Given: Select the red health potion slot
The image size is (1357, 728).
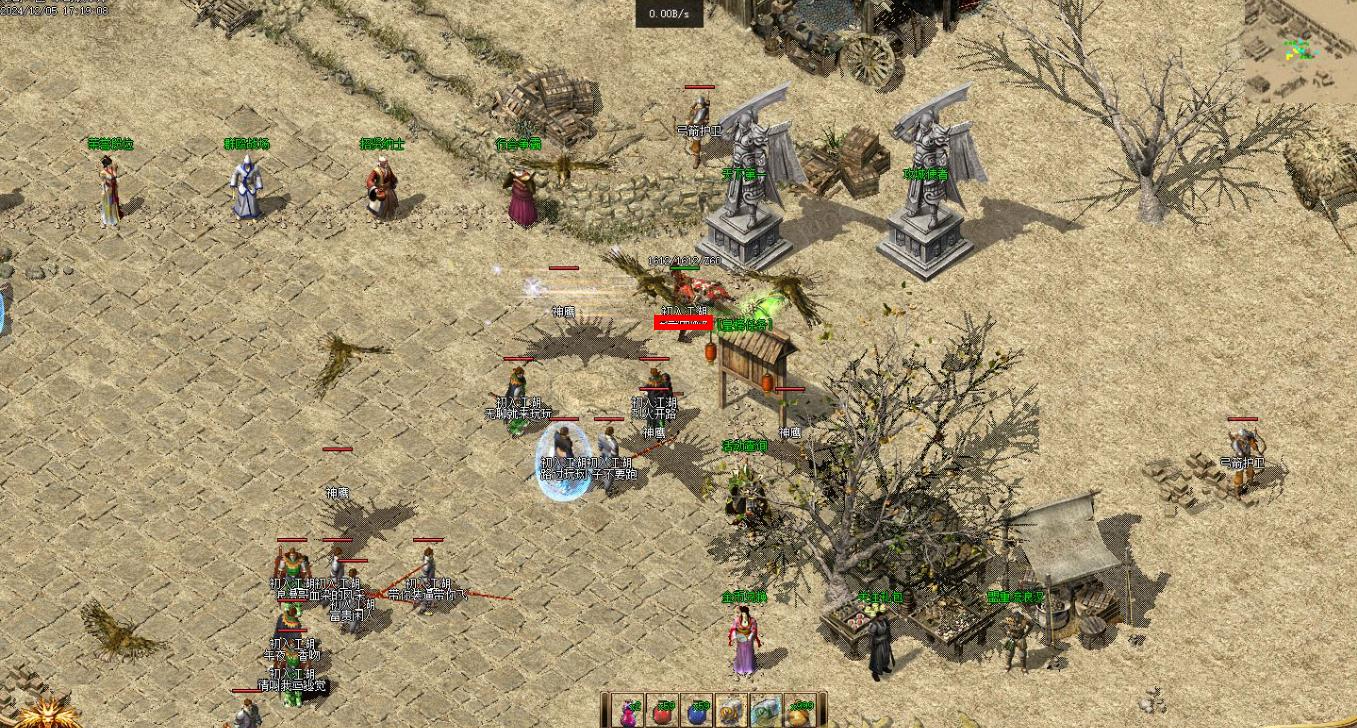Looking at the screenshot, I should point(664,711).
